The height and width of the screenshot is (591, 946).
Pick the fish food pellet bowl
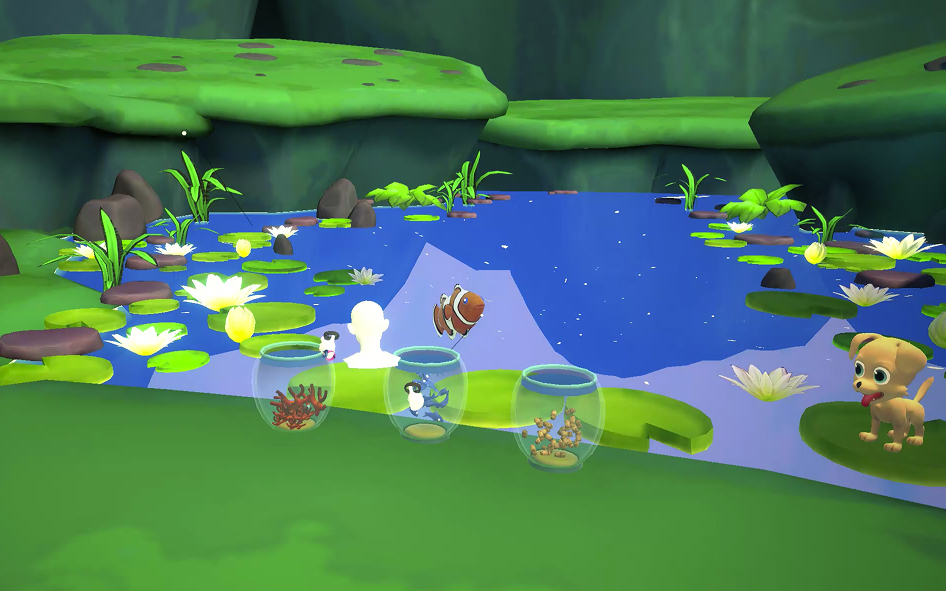557,418
